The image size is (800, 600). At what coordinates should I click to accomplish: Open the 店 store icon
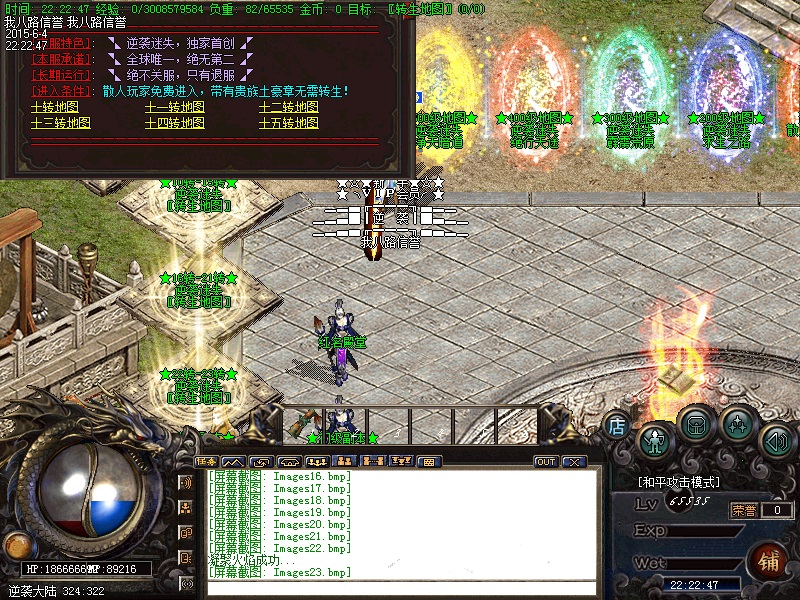617,427
